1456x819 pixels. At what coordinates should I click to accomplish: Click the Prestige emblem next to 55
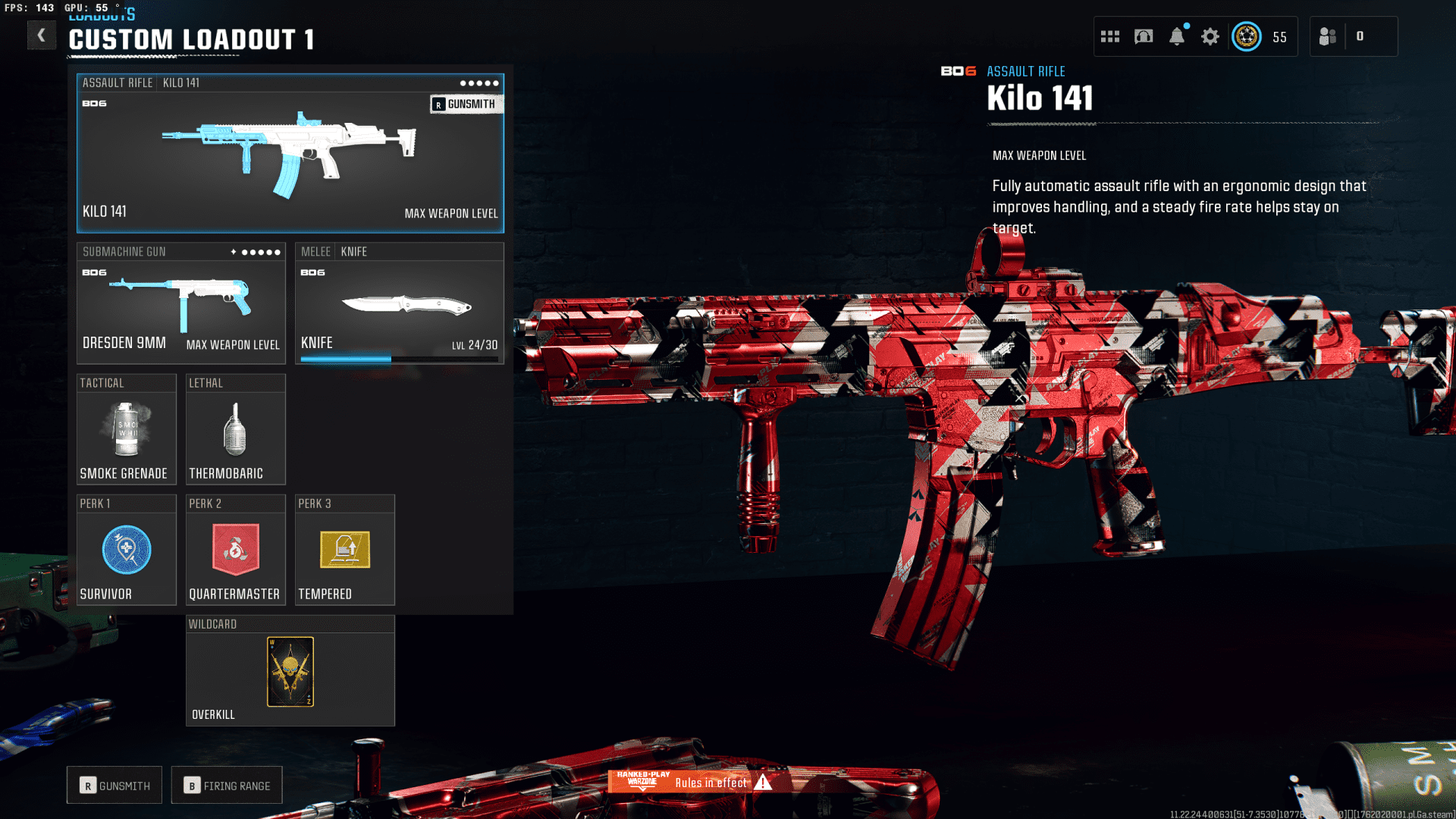[1247, 36]
